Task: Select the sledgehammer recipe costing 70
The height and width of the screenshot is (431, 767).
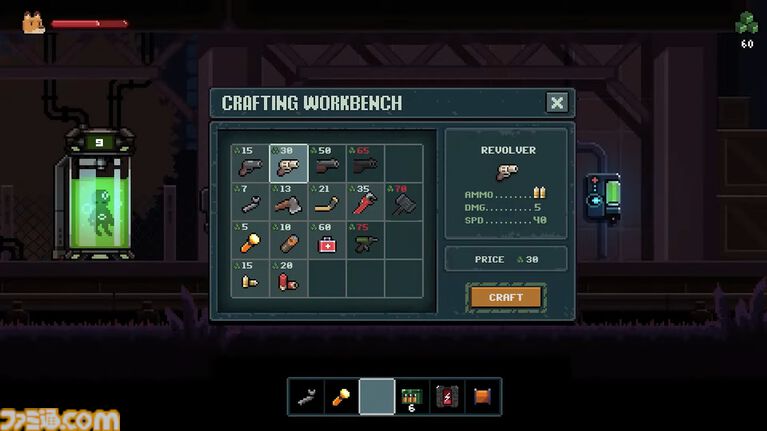Action: point(403,202)
